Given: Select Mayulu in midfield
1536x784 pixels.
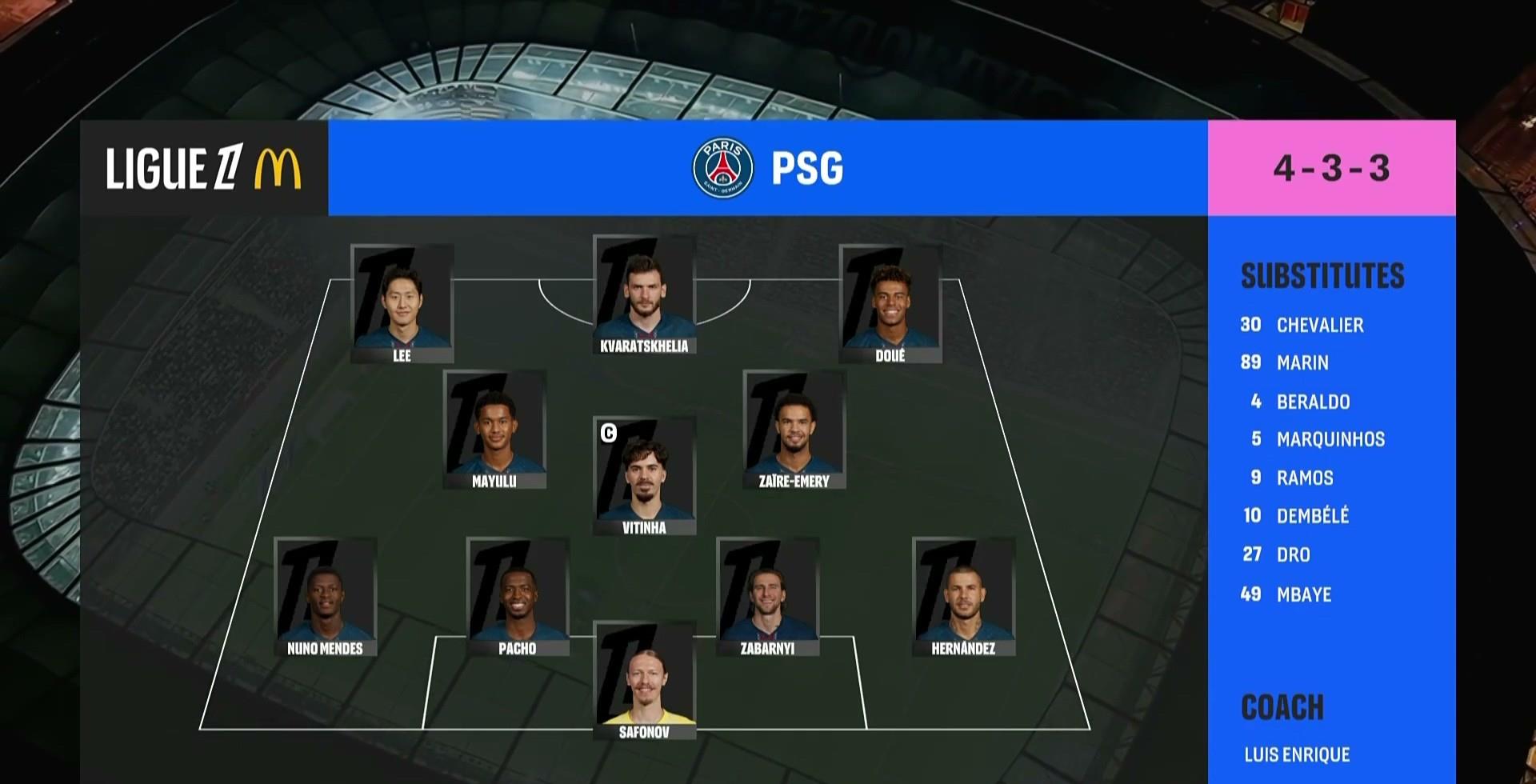Looking at the screenshot, I should 494,430.
